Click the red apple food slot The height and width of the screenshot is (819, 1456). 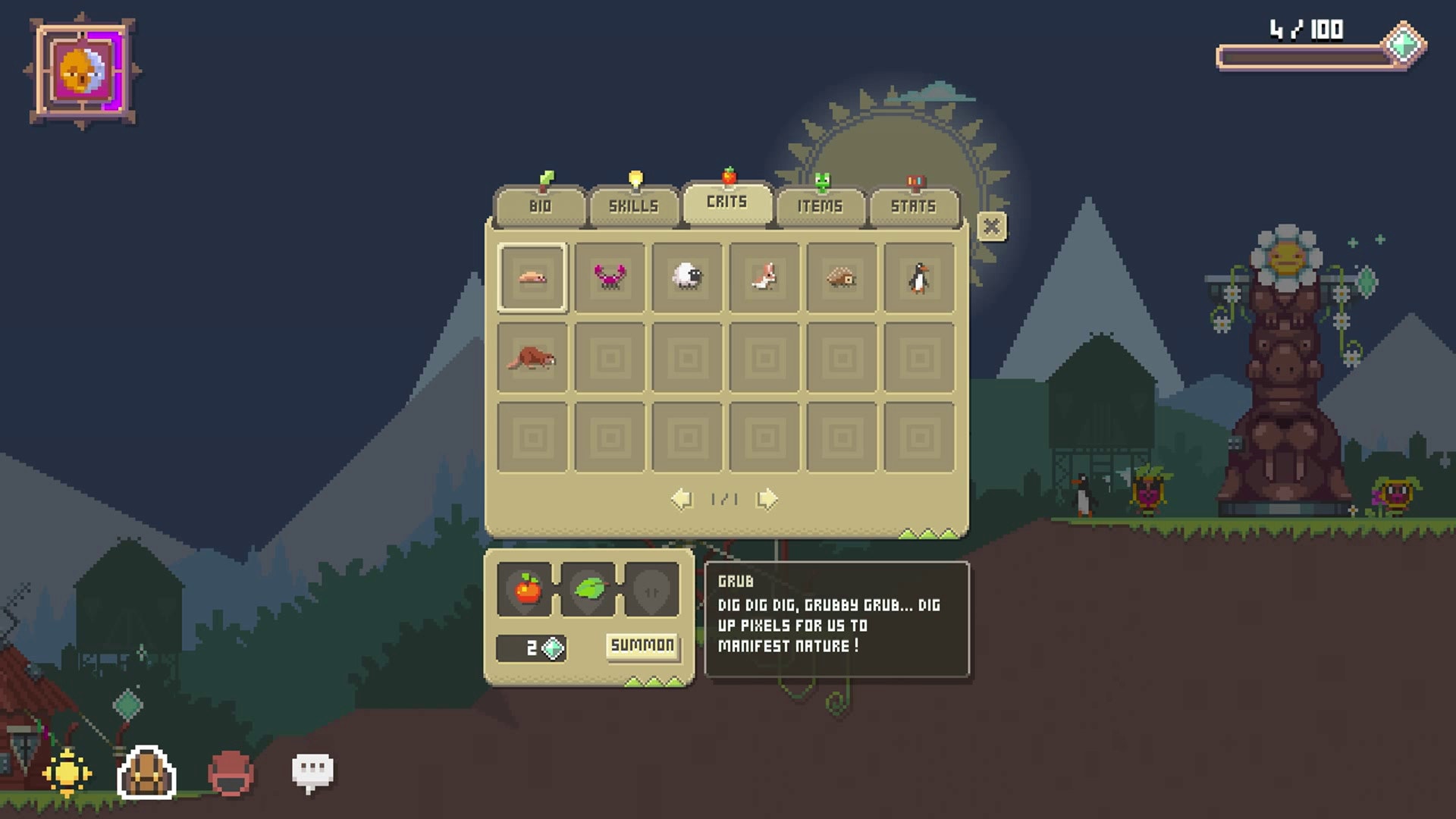click(x=528, y=589)
